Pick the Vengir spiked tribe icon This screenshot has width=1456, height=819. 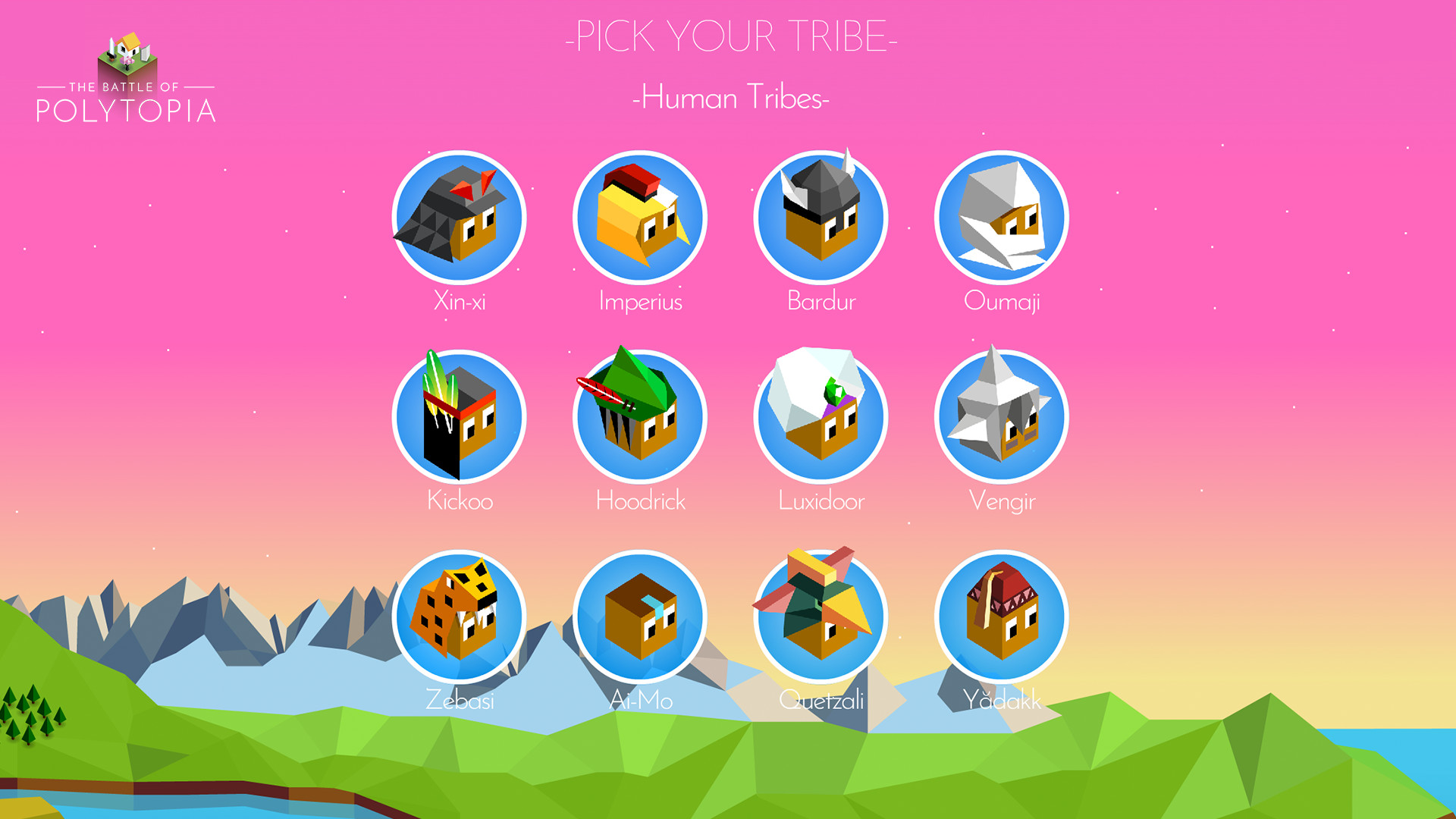(1003, 416)
